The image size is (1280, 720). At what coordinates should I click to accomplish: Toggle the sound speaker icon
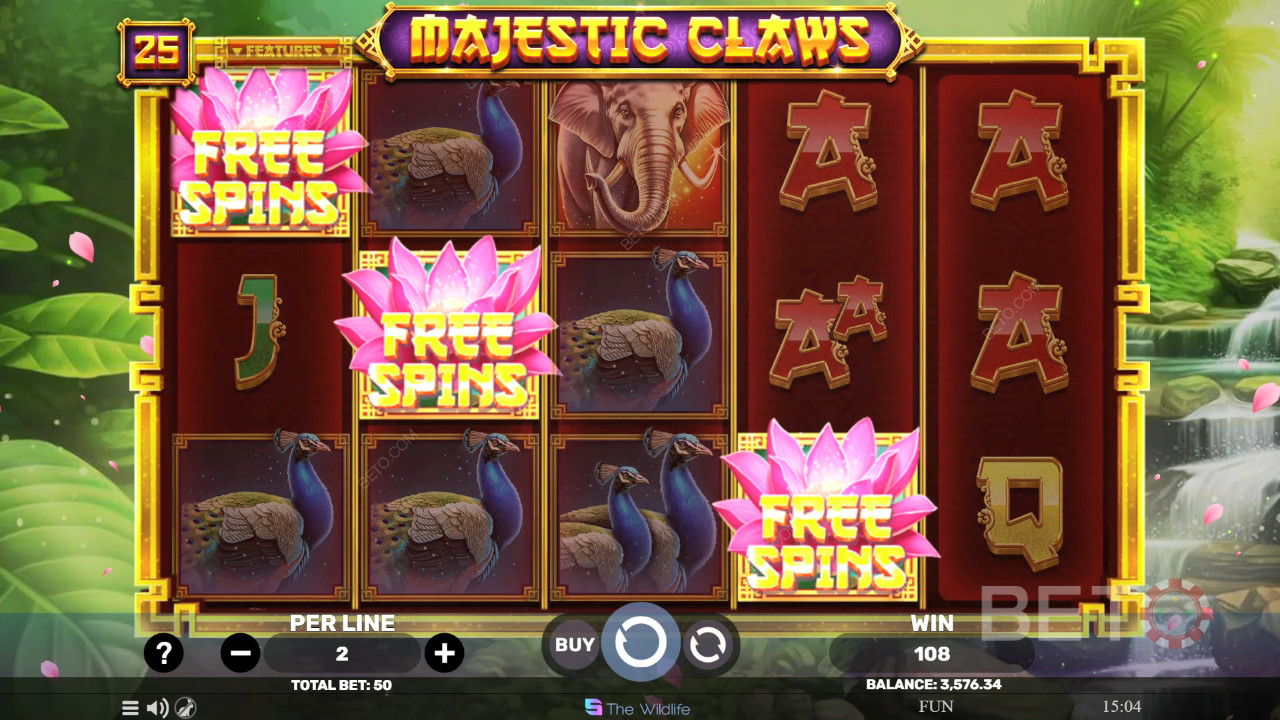pyautogui.click(x=157, y=708)
